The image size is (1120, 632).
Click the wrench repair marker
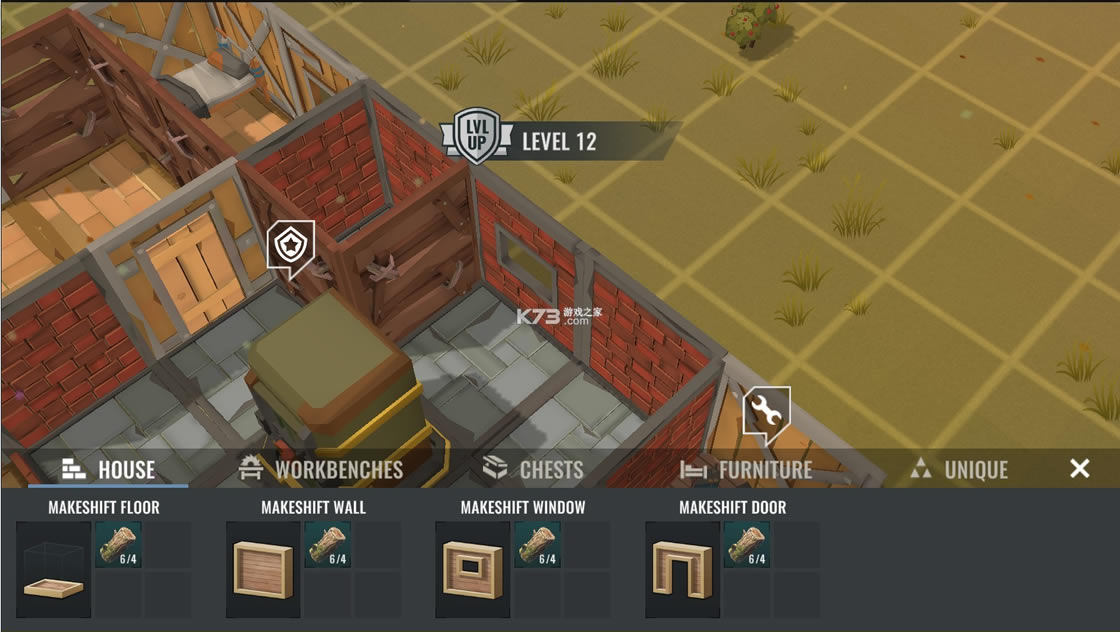tap(766, 412)
